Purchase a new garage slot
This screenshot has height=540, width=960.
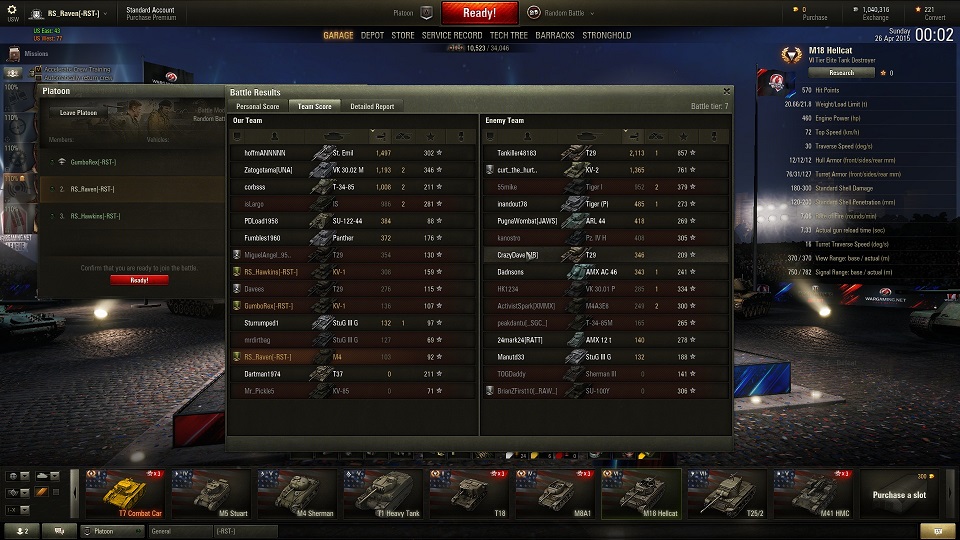click(x=899, y=494)
